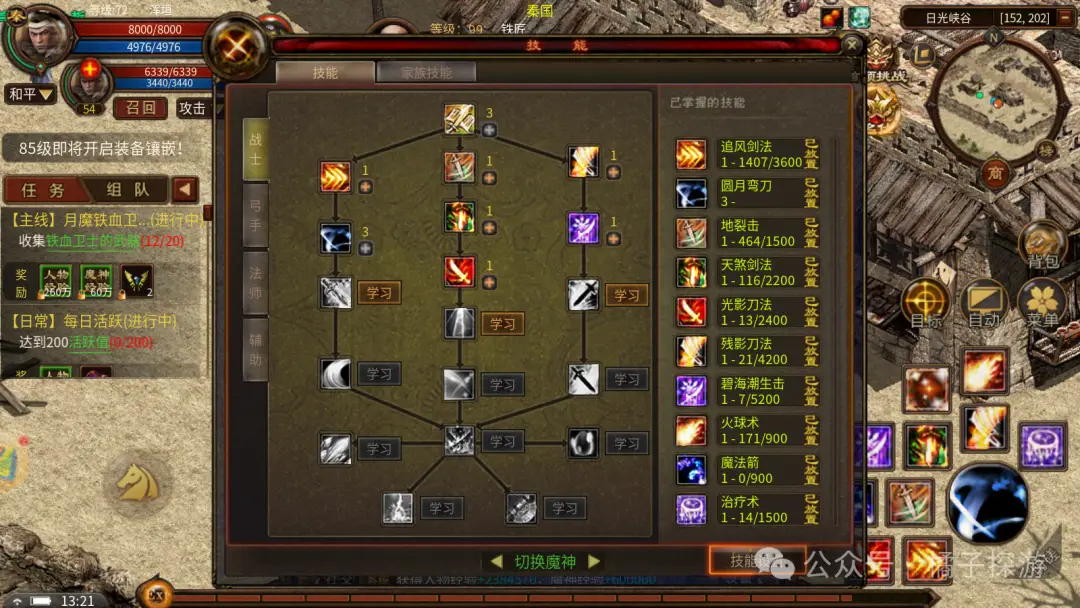The height and width of the screenshot is (608, 1080).
Task: Open the 和平 combat mode dropdown
Action: pyautogui.click(x=30, y=94)
